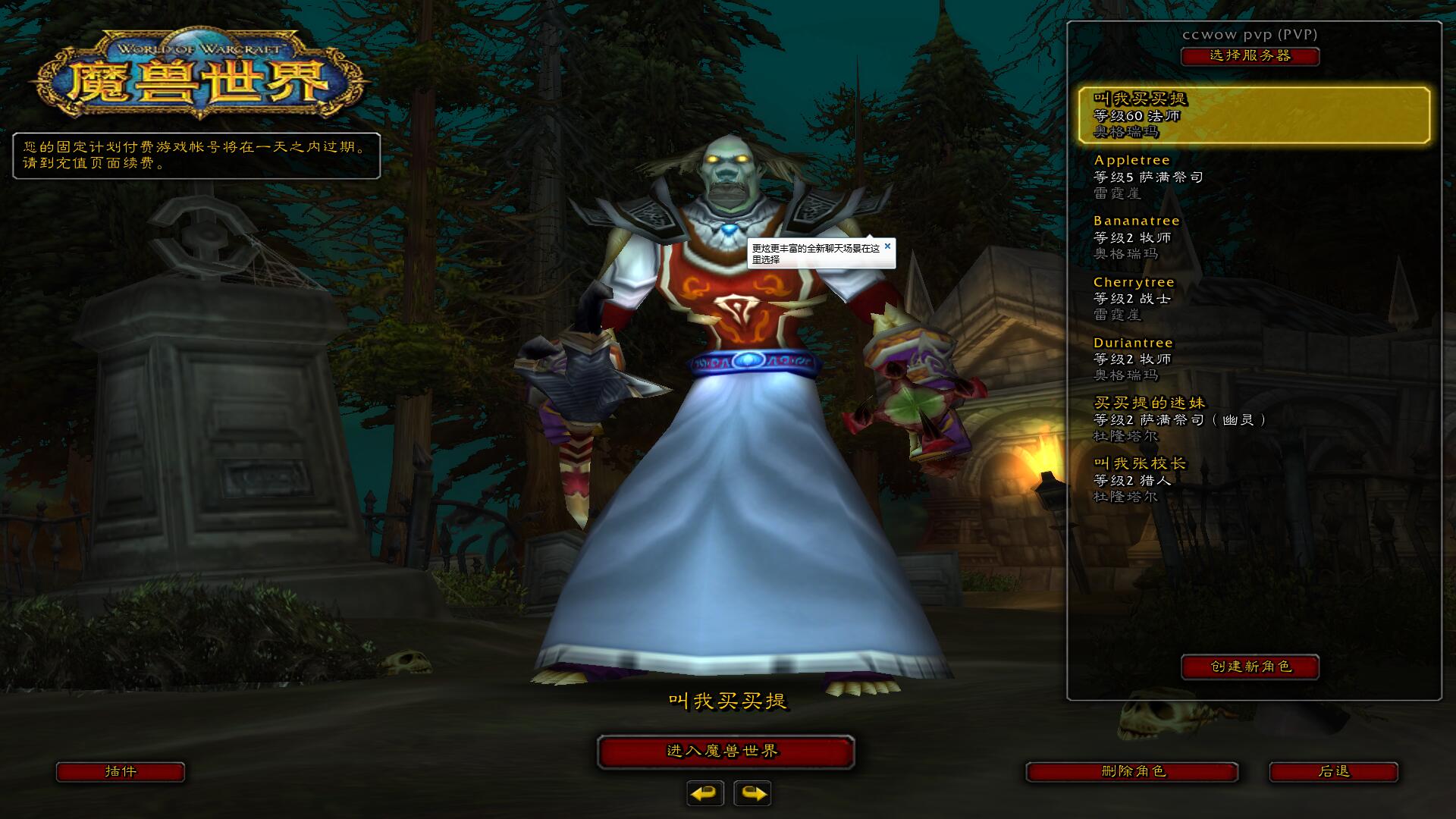The height and width of the screenshot is (819, 1456).
Task: Rotate character with the right arrow
Action: tap(752, 793)
